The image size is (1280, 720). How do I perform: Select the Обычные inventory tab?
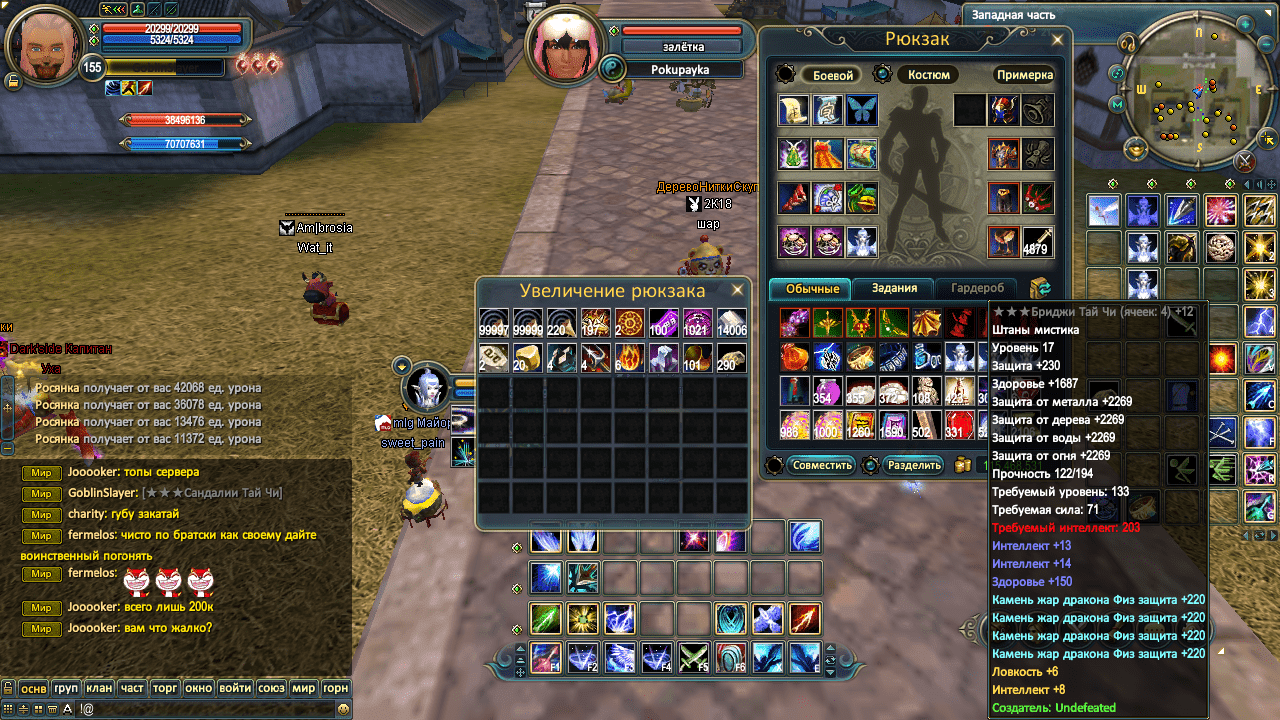click(811, 288)
